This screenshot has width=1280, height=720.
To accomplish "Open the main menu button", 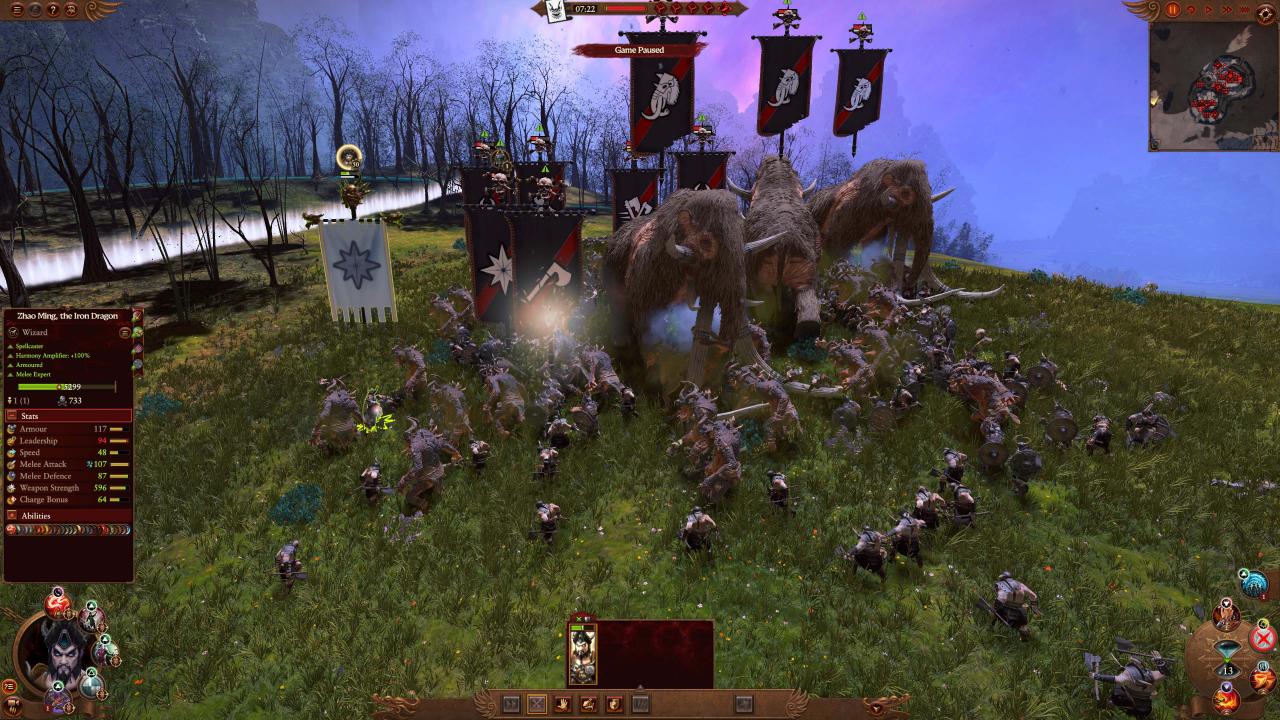I will (x=14, y=10).
